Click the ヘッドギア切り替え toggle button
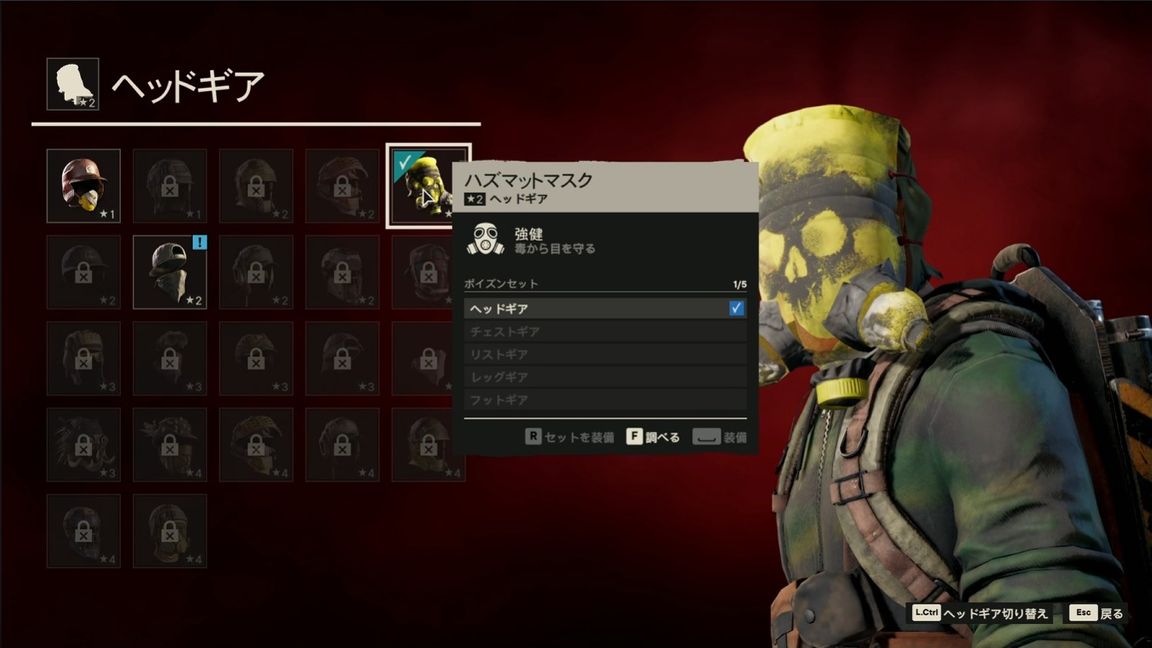Screen dimensions: 1152x648 pyautogui.click(x=980, y=613)
